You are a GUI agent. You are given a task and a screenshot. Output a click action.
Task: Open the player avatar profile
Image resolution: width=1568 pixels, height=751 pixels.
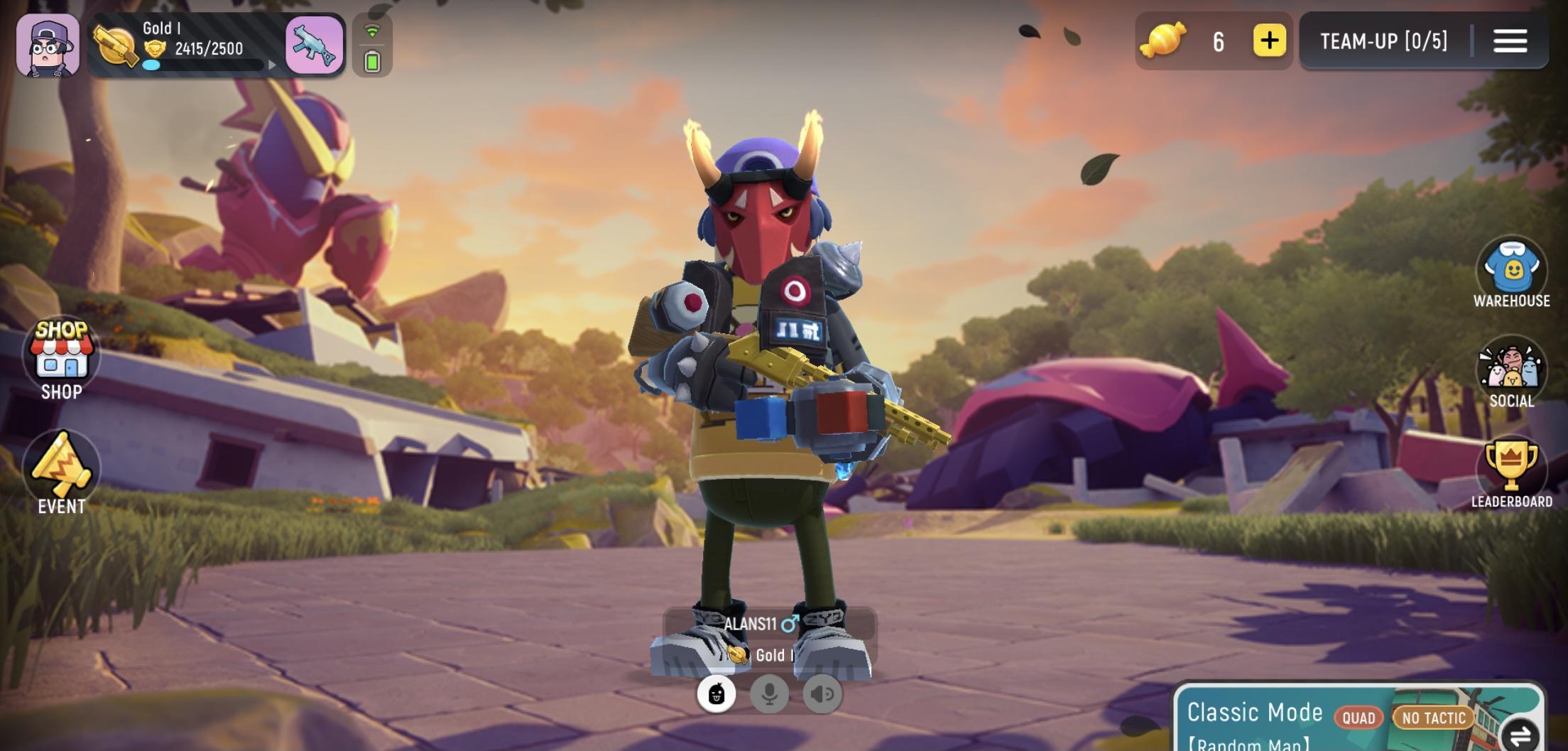[48, 45]
